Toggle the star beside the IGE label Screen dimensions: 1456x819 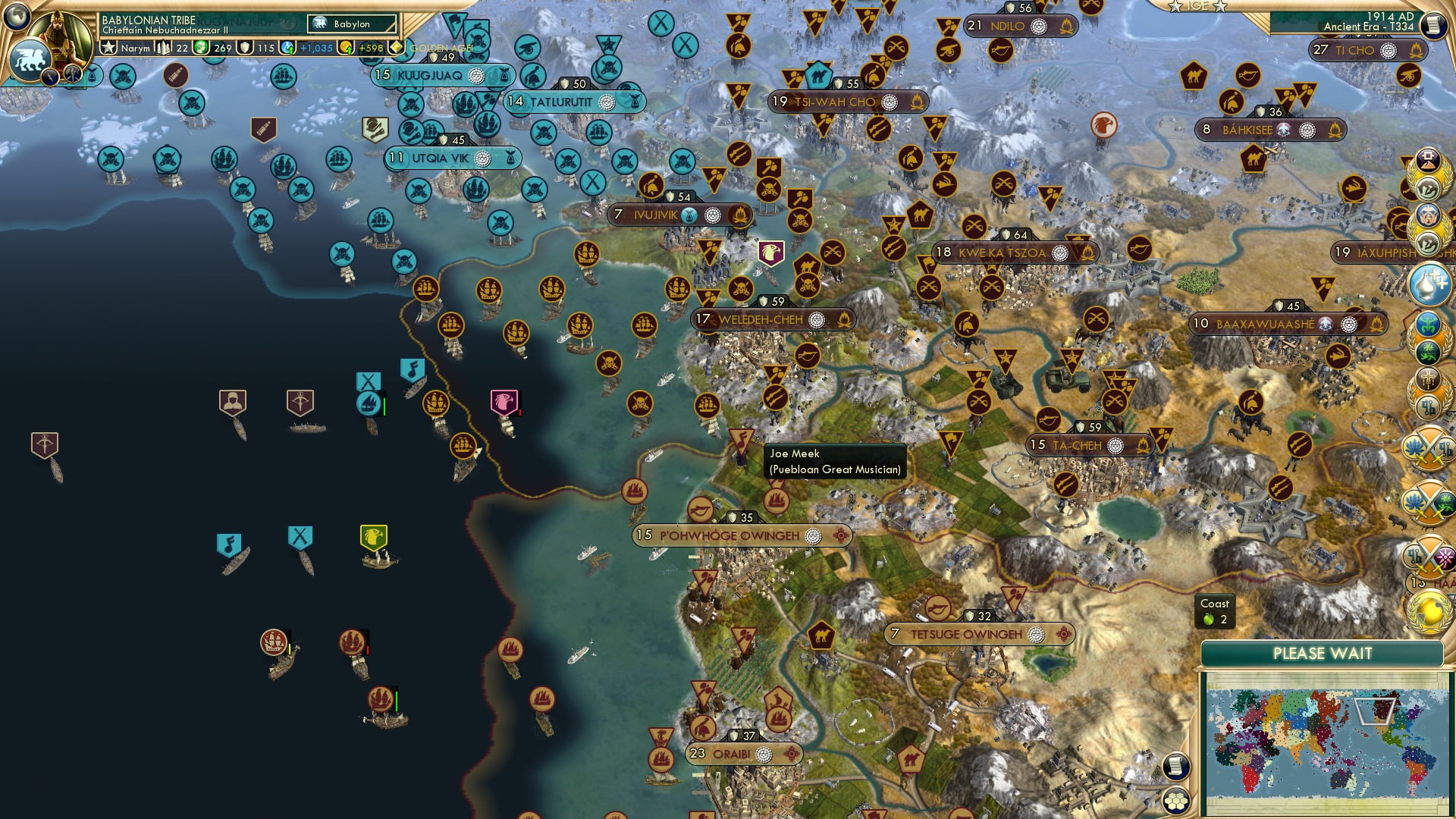[1175, 5]
